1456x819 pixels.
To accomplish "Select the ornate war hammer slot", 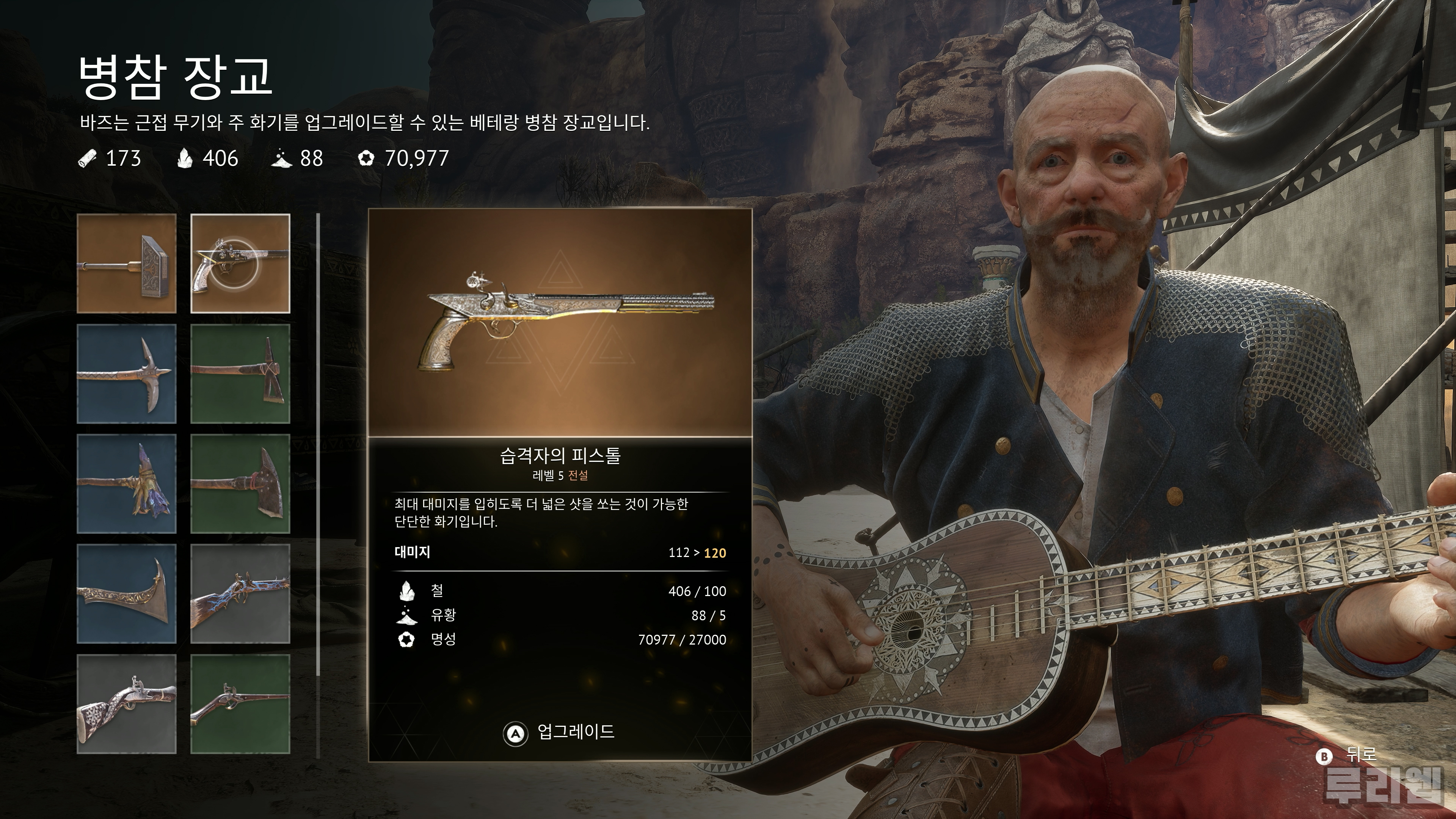I will [127, 264].
